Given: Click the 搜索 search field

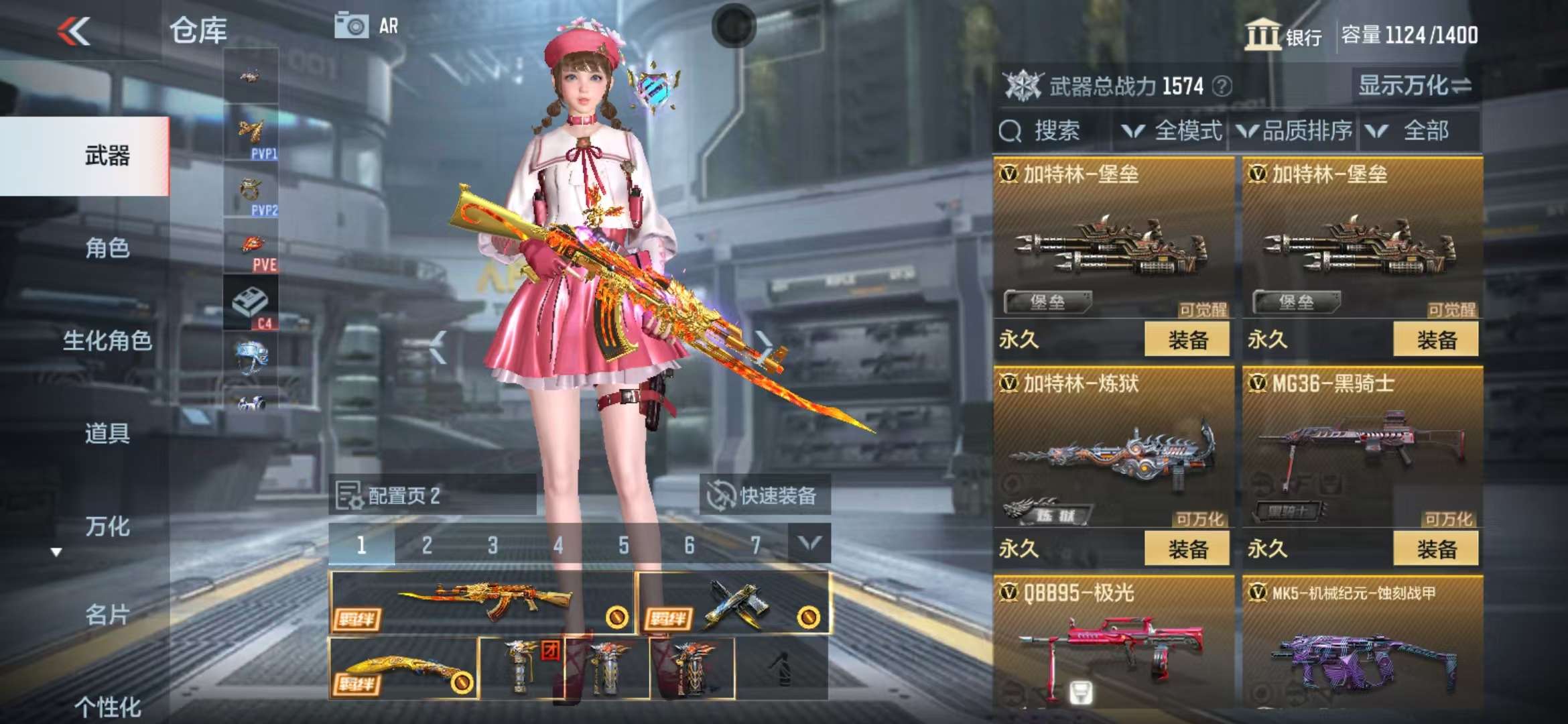Looking at the screenshot, I should (x=1055, y=131).
